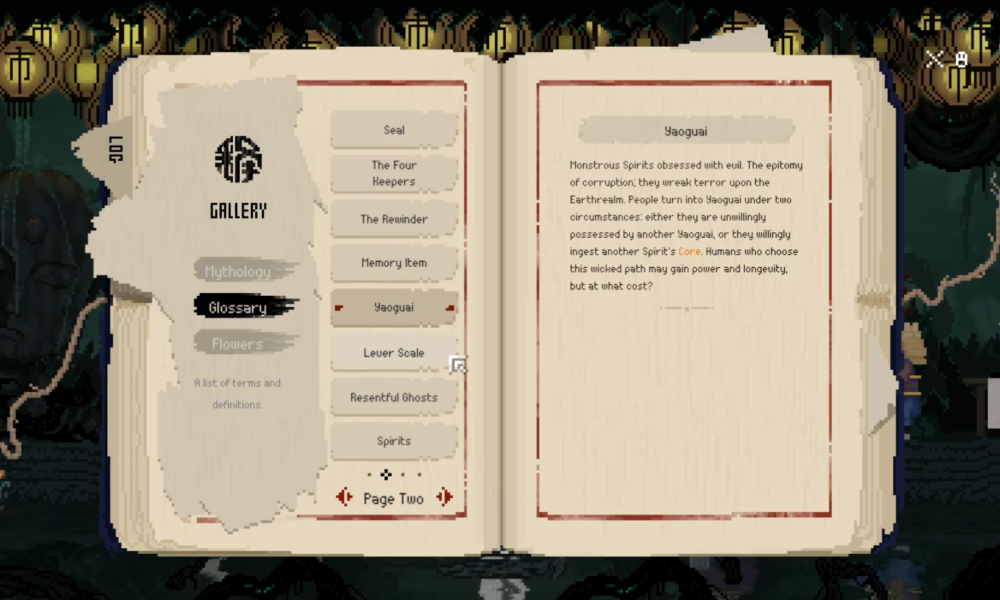This screenshot has width=1000, height=600.
Task: Switch to the Flowers category
Action: (x=238, y=344)
